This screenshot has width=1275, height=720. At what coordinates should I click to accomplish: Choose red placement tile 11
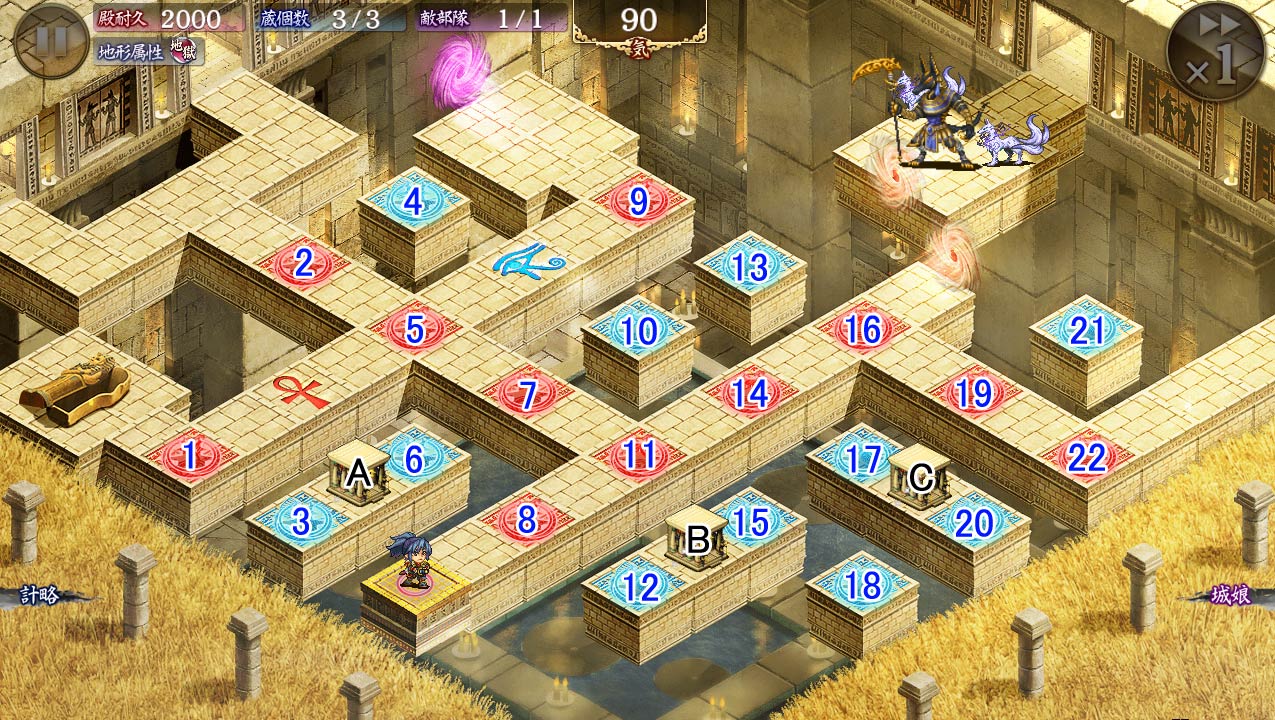point(639,456)
